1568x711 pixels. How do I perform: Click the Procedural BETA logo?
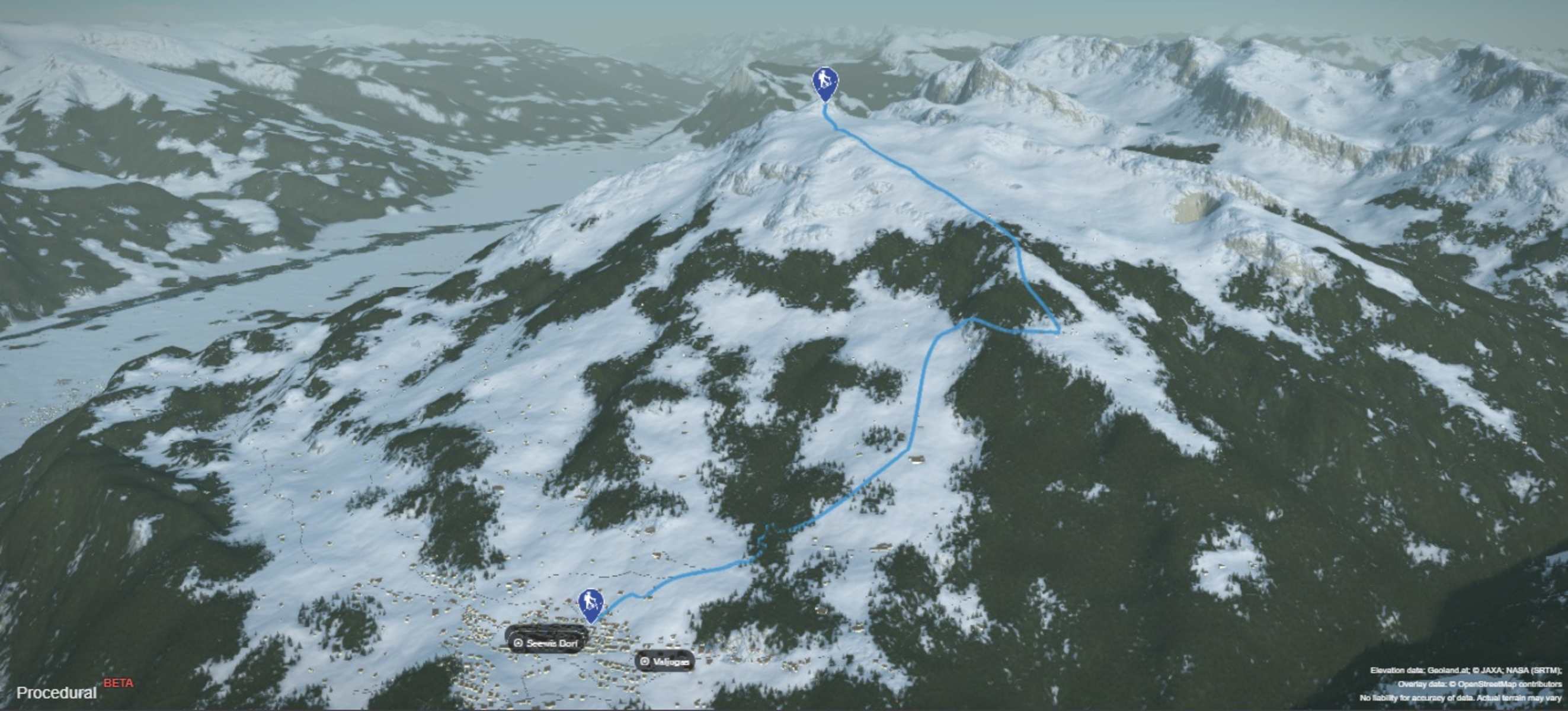tap(73, 690)
